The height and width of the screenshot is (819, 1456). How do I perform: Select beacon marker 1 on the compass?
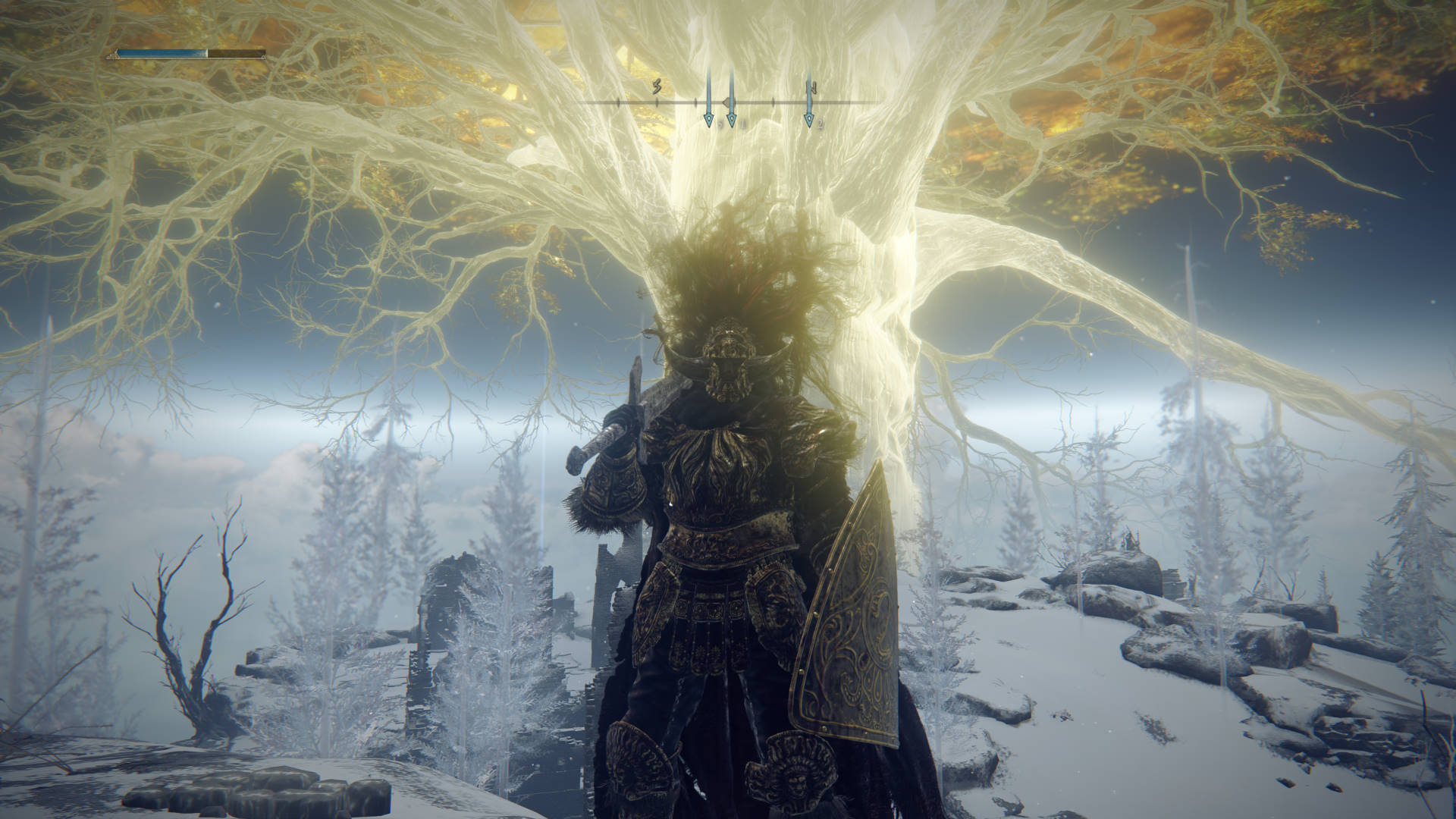coord(732,119)
